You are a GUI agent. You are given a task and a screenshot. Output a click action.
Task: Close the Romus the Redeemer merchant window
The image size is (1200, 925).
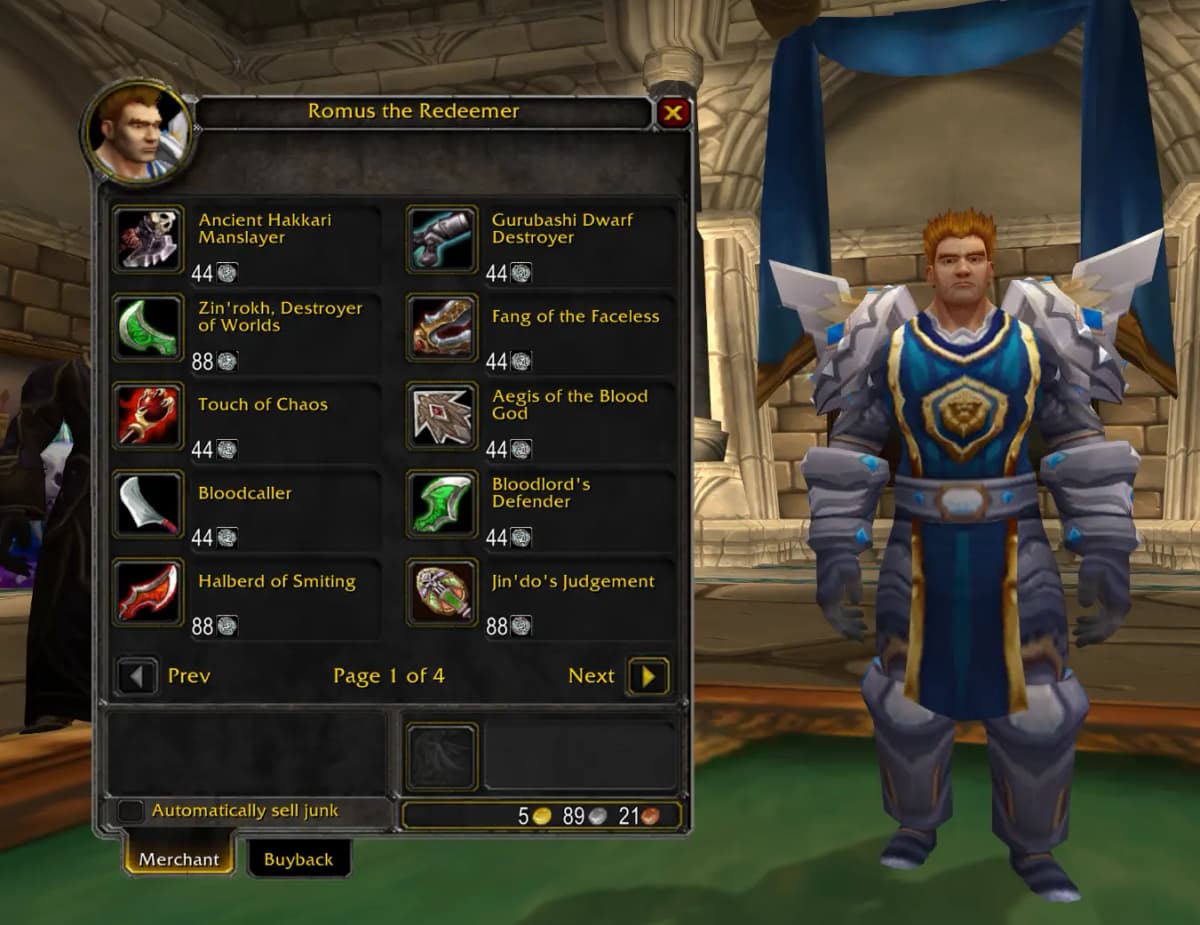673,113
